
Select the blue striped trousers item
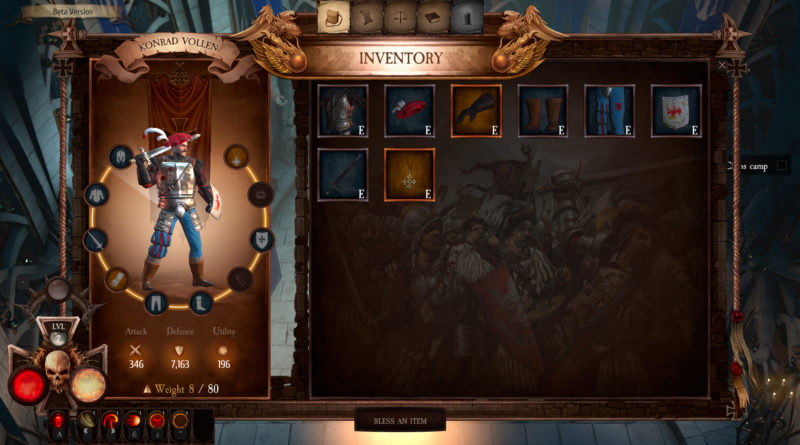[x=609, y=110]
